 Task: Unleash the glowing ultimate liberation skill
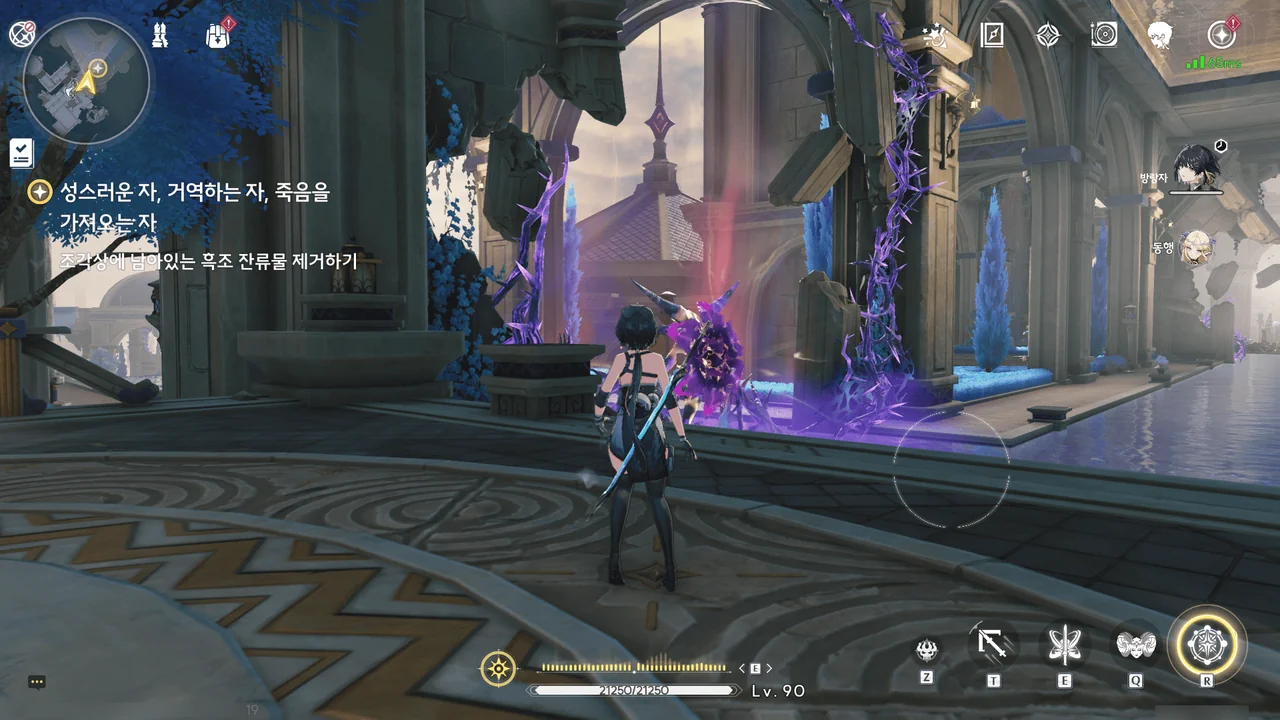[x=1207, y=645]
